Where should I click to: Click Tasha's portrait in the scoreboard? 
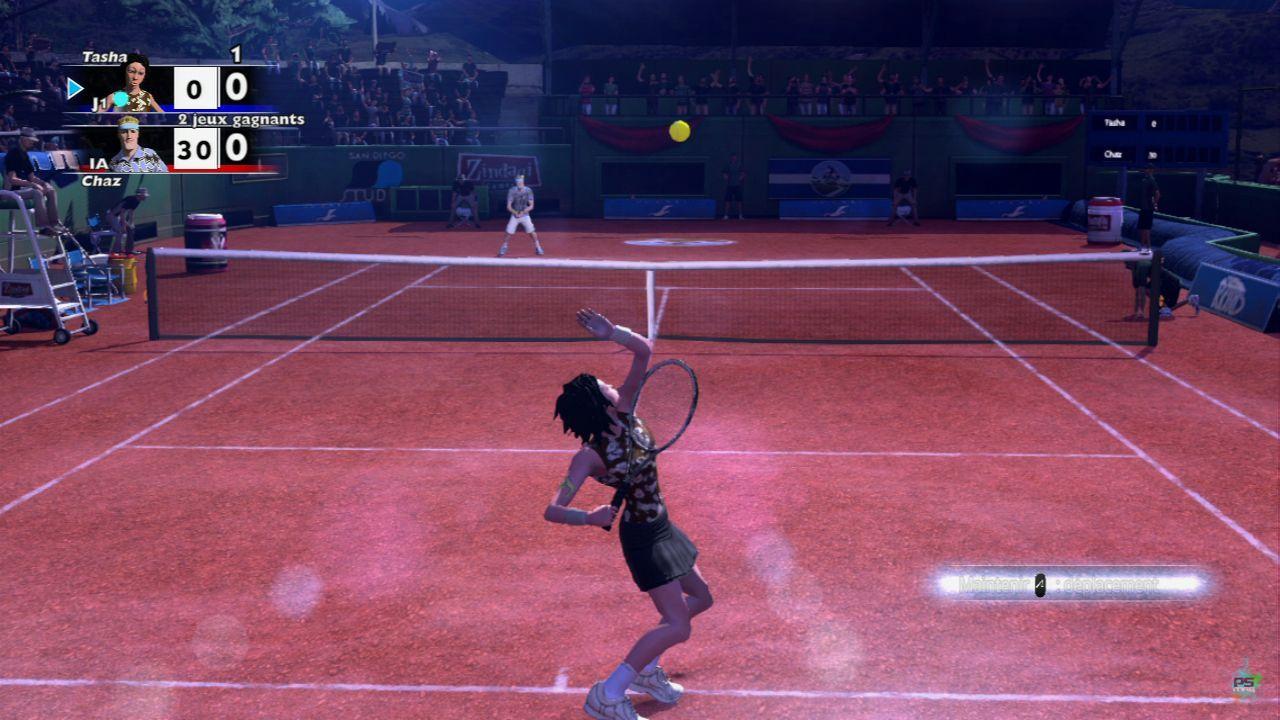140,84
